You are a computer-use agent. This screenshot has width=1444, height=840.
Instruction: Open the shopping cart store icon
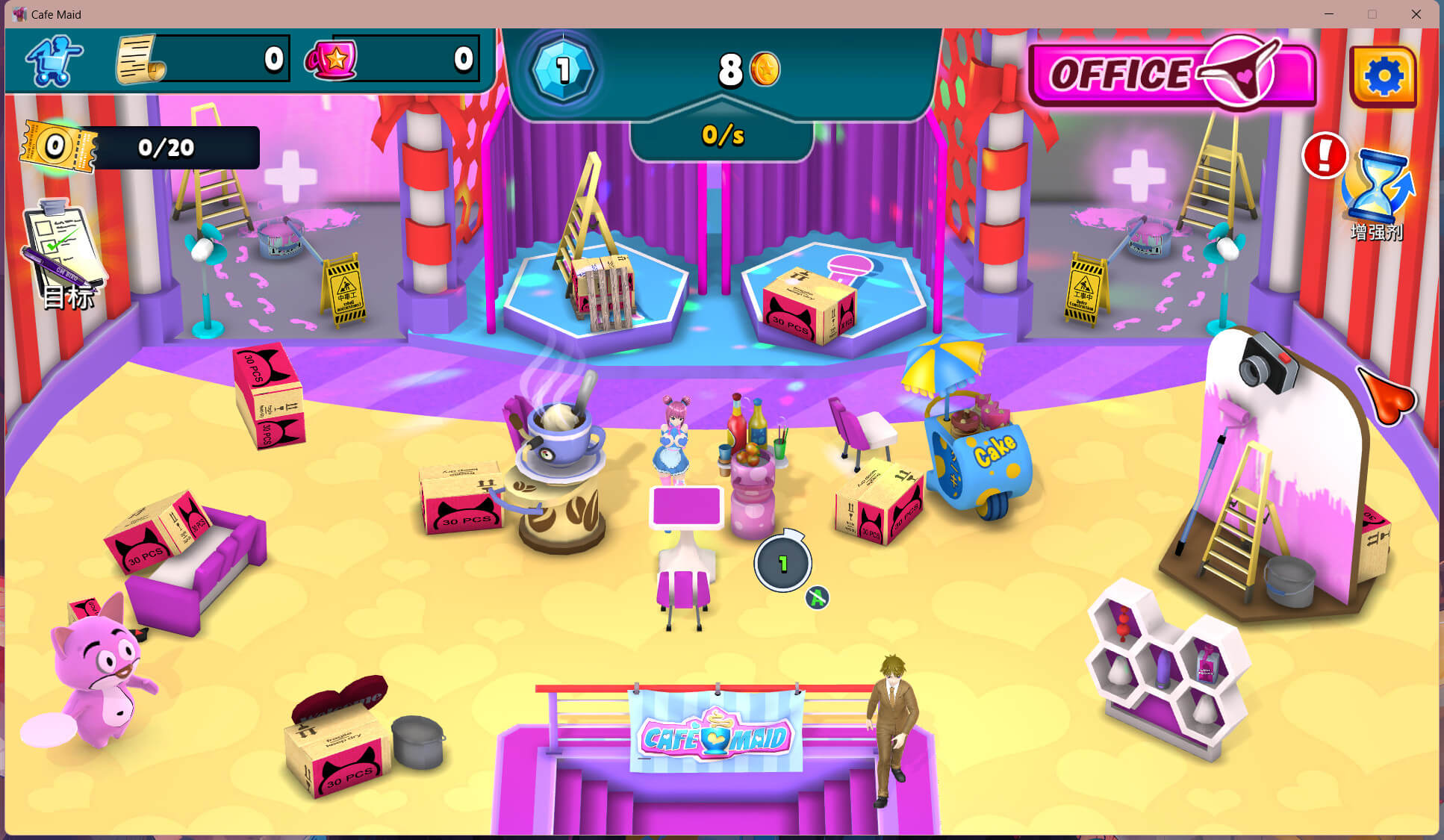click(54, 60)
